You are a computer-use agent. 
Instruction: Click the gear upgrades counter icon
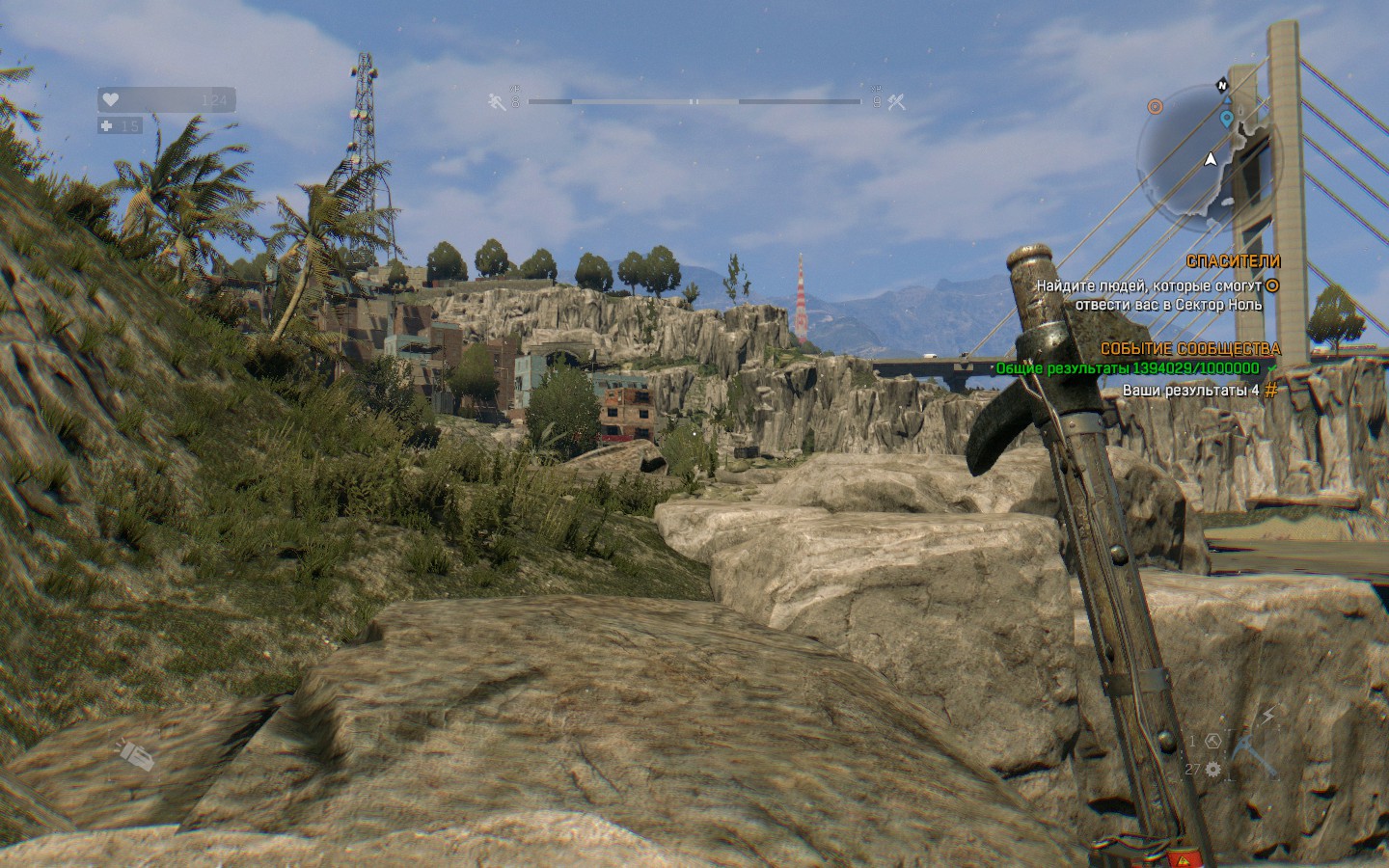point(1213,769)
